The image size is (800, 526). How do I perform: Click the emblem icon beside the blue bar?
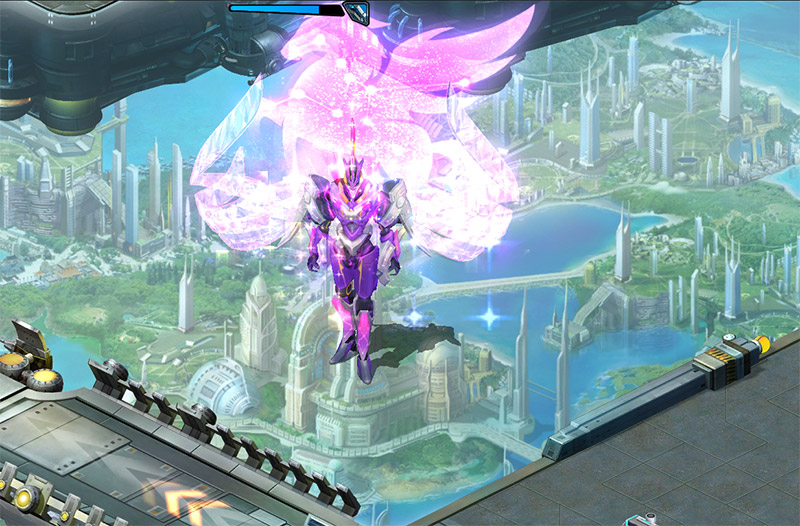(x=356, y=11)
